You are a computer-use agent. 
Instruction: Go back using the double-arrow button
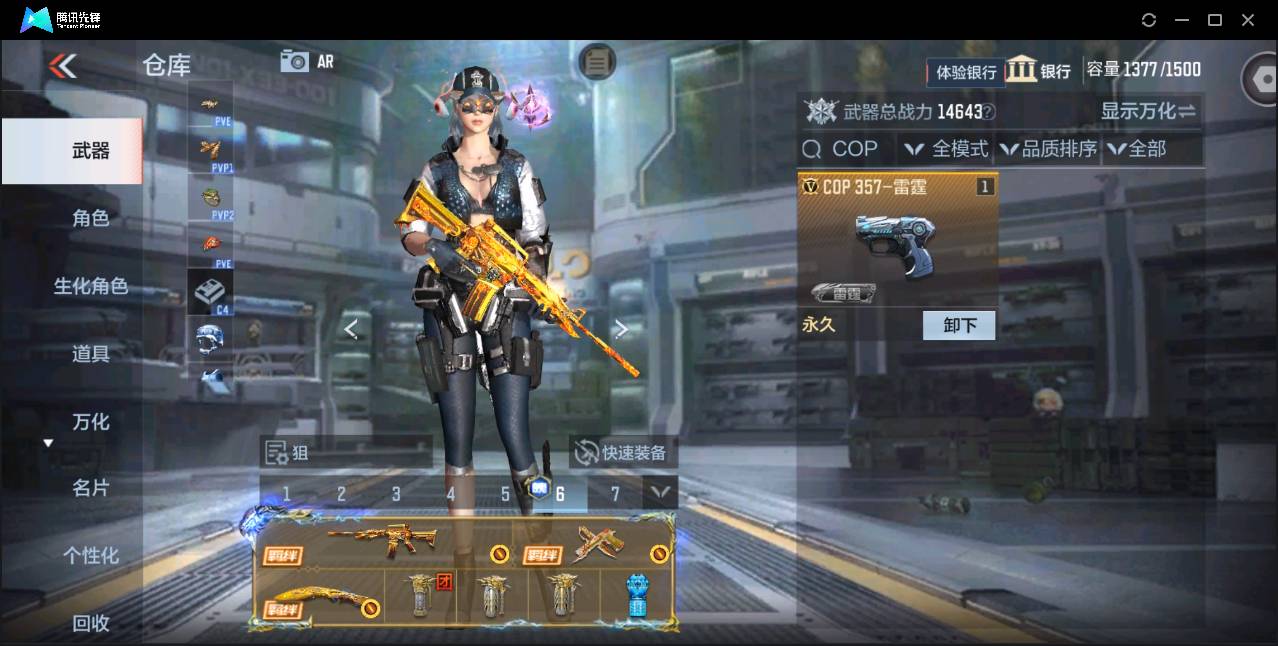pyautogui.click(x=62, y=66)
